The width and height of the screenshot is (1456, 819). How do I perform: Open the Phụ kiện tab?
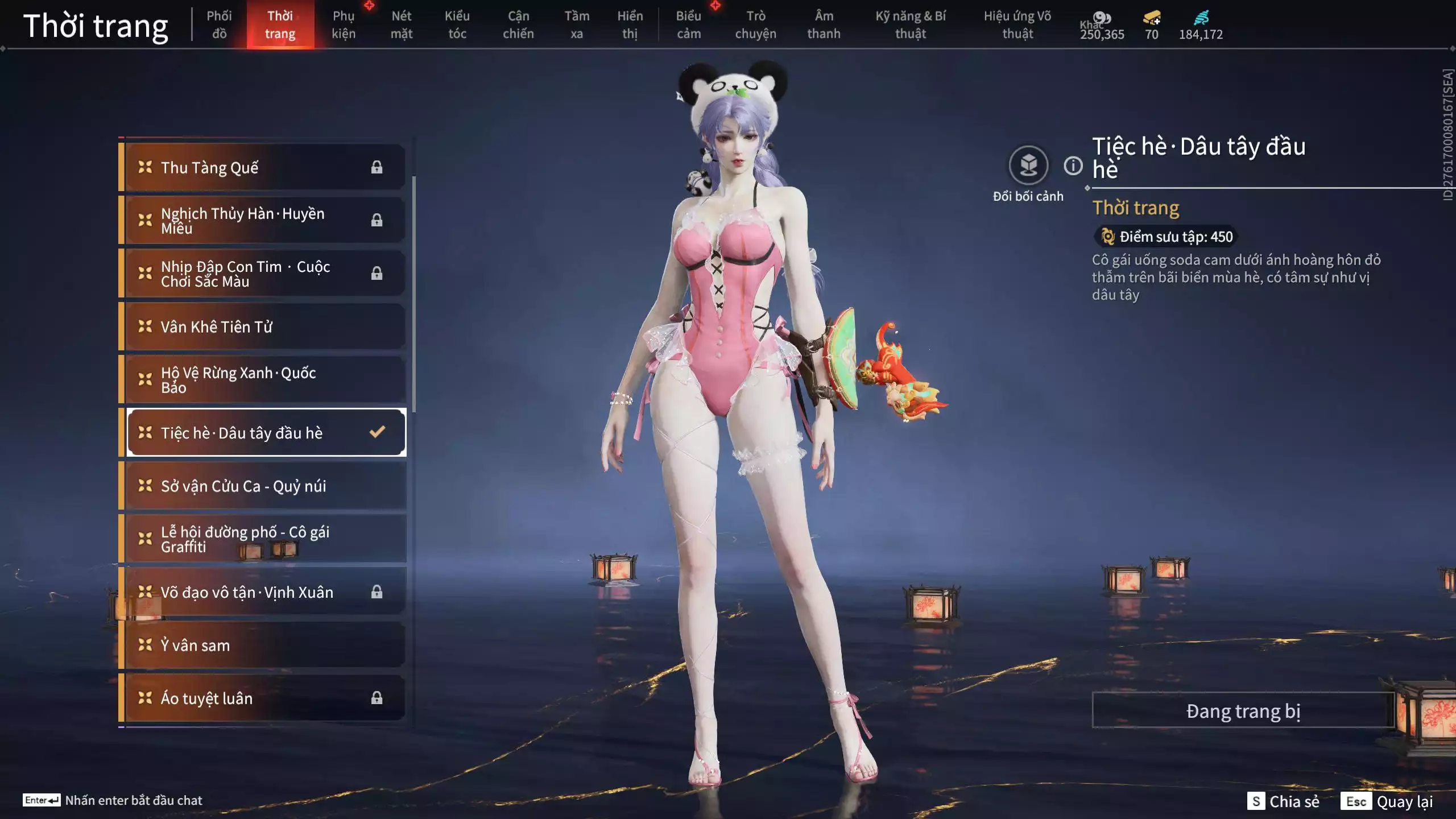(344, 24)
